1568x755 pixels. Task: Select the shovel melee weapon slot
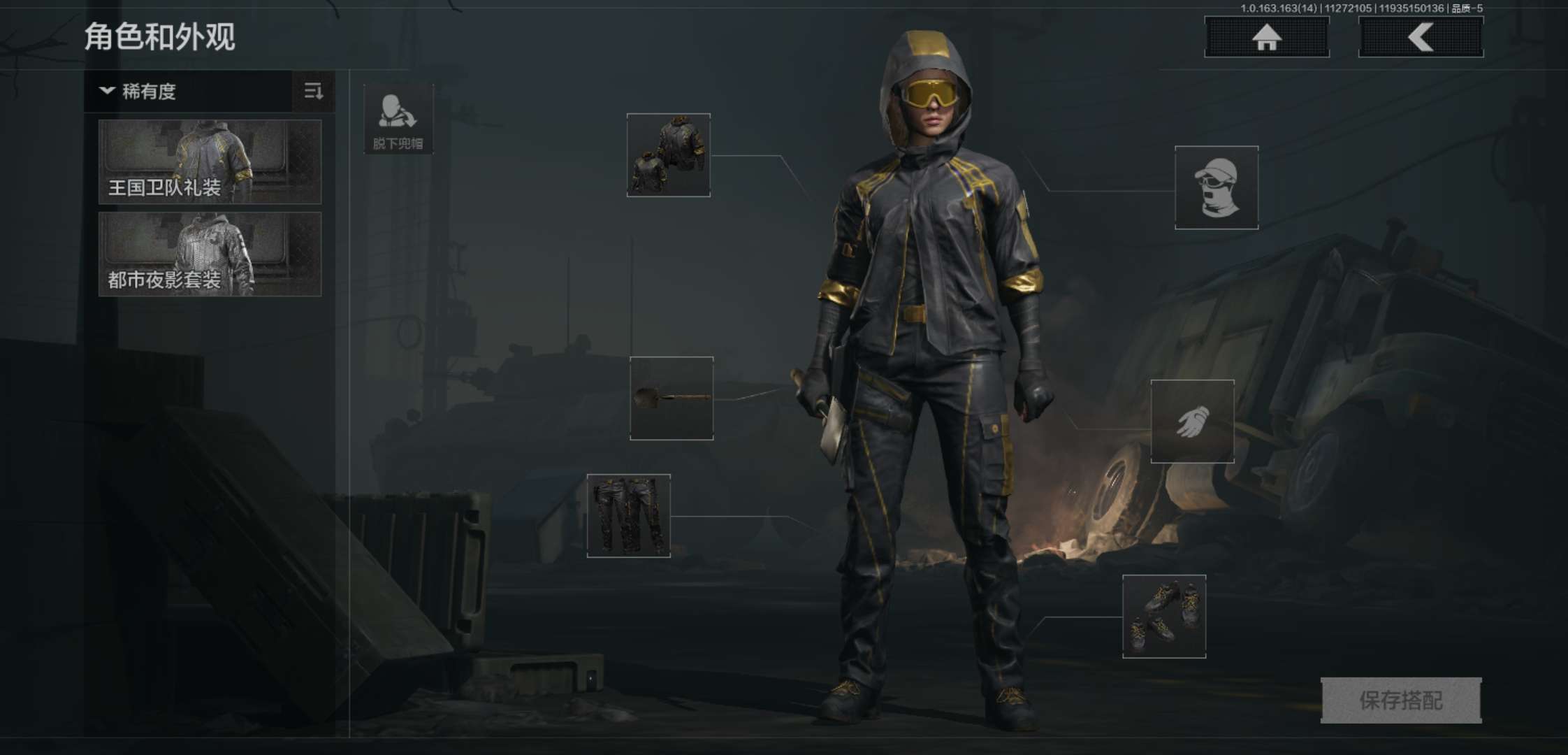[672, 398]
